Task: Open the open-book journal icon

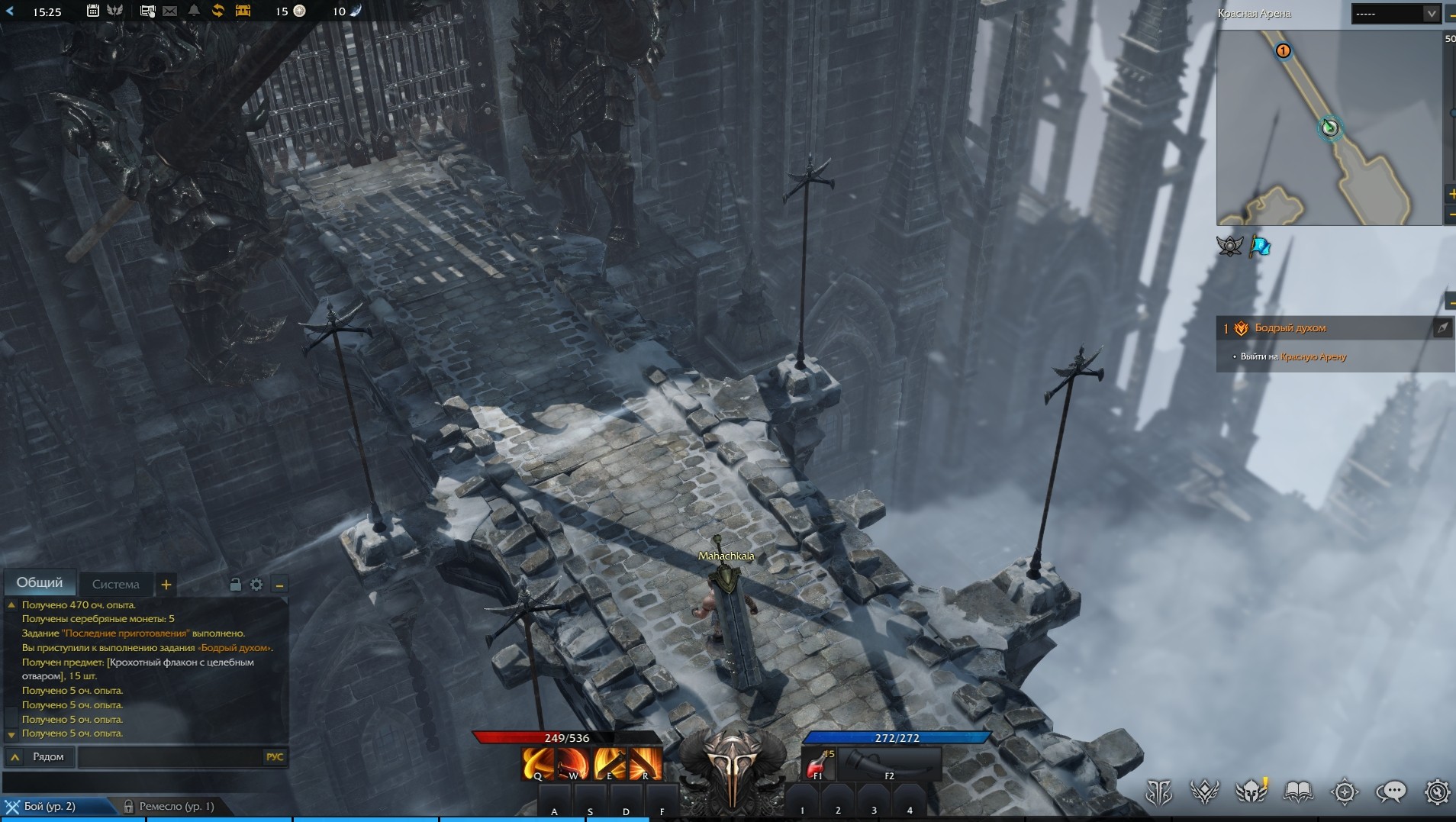Action: (x=1298, y=792)
